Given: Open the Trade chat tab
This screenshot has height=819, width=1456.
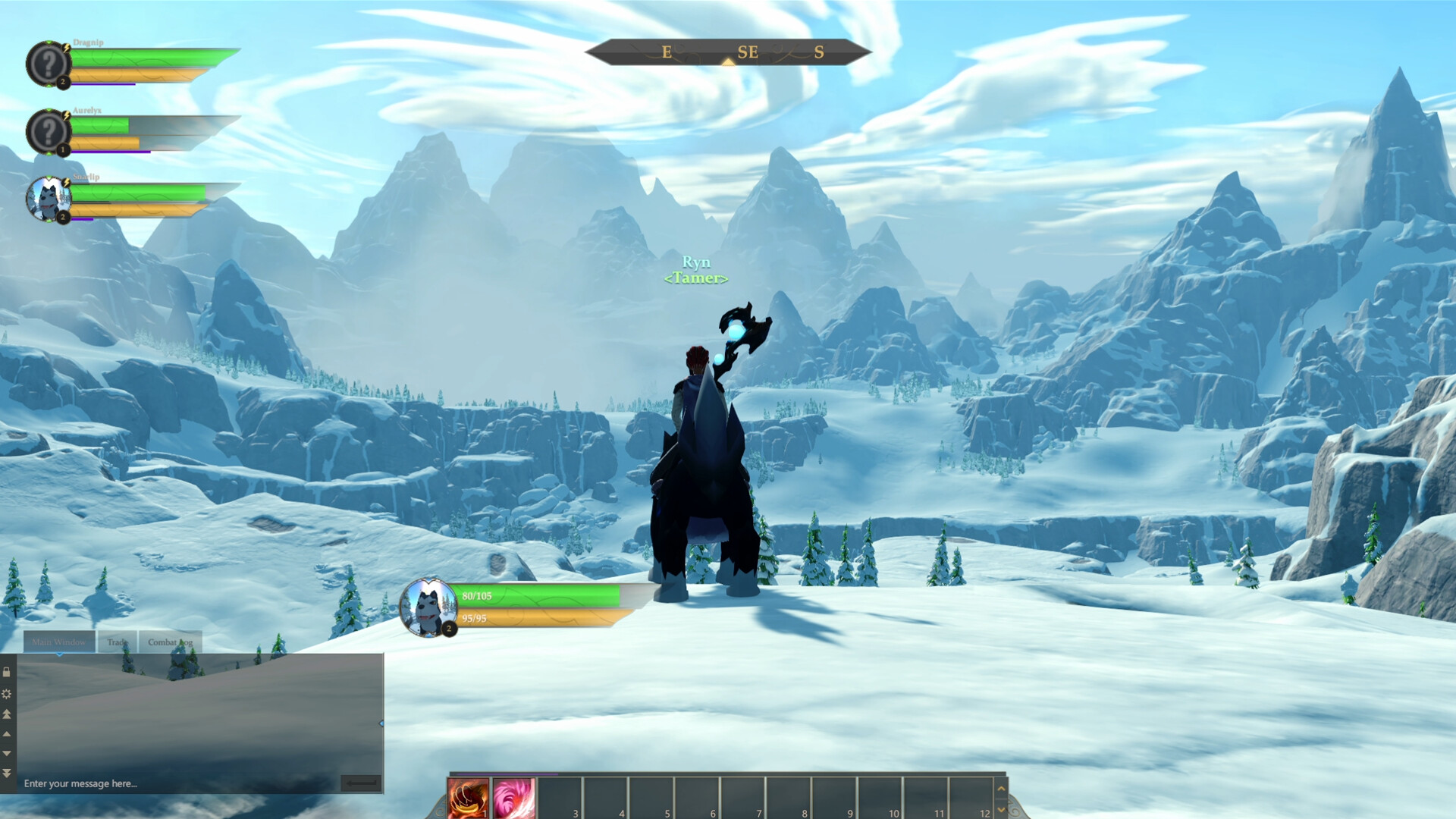Looking at the screenshot, I should click(x=117, y=642).
